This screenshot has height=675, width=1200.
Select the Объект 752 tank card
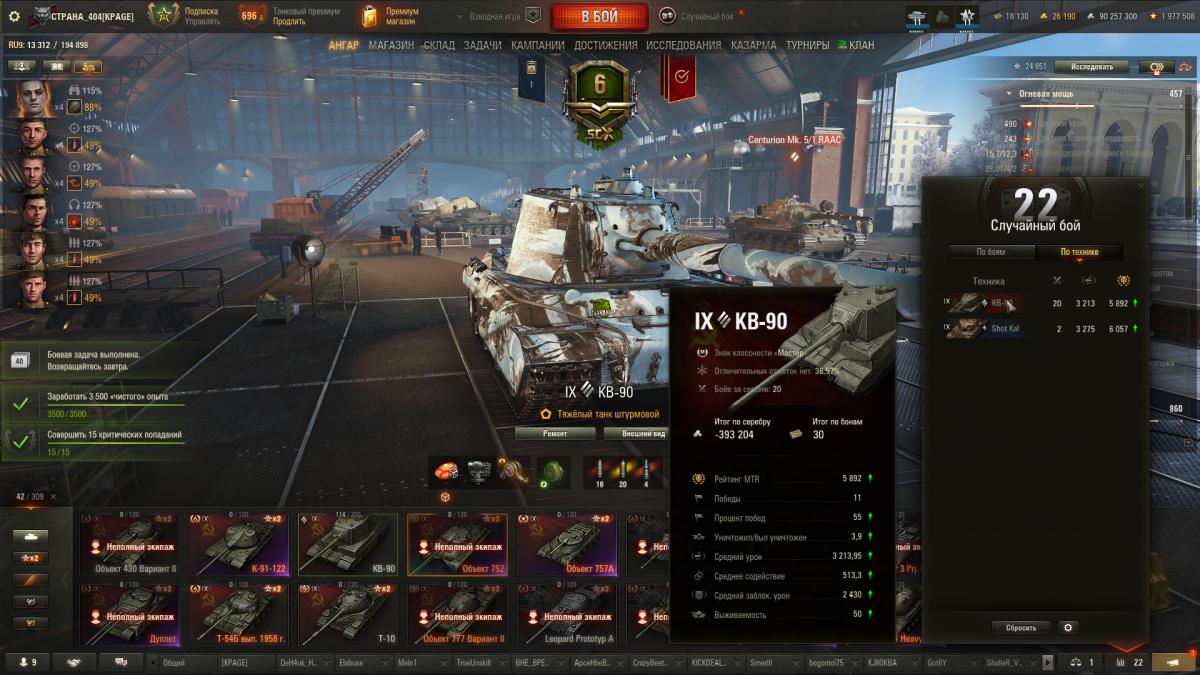click(x=457, y=545)
